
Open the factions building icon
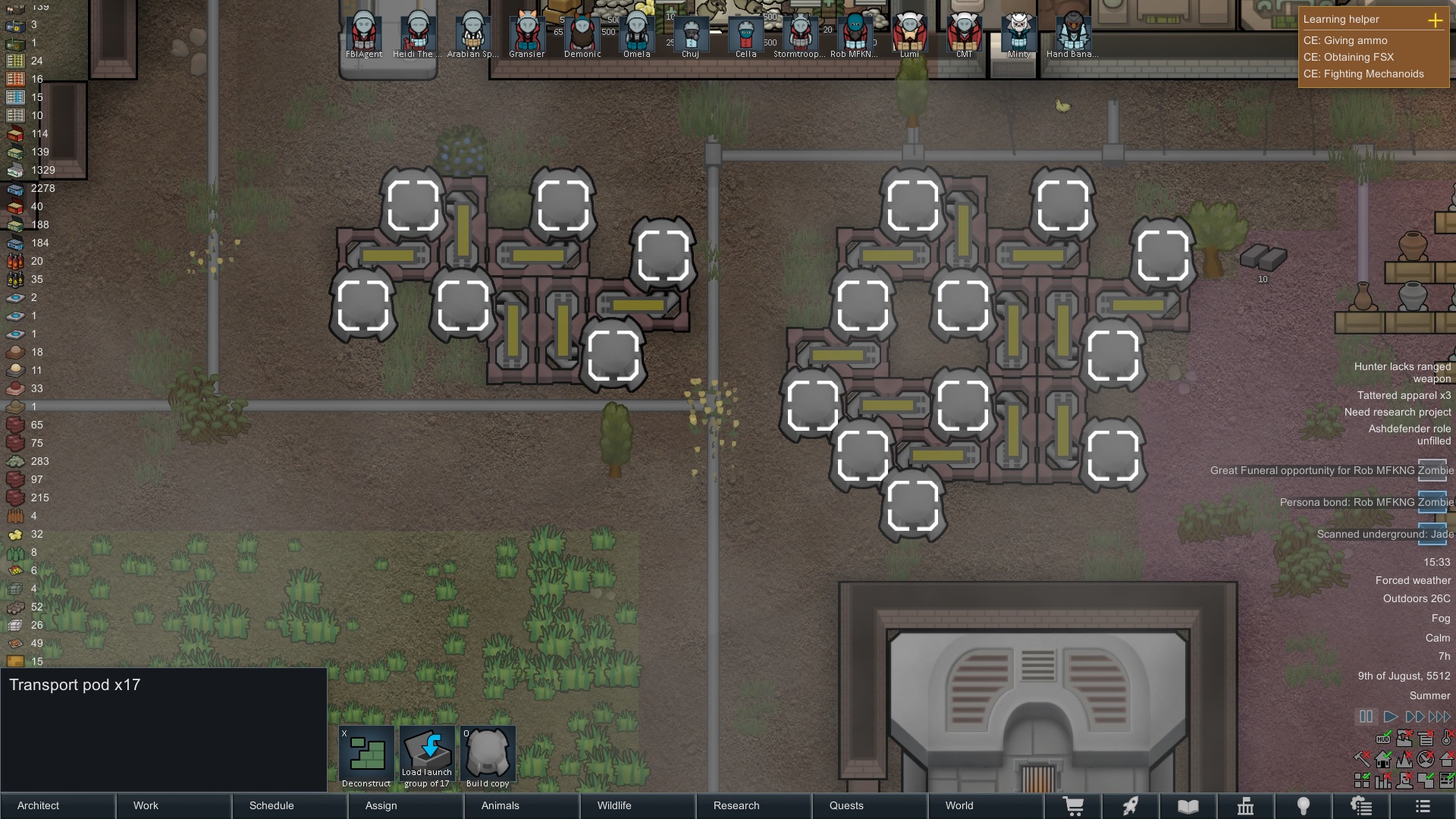coord(1246,805)
